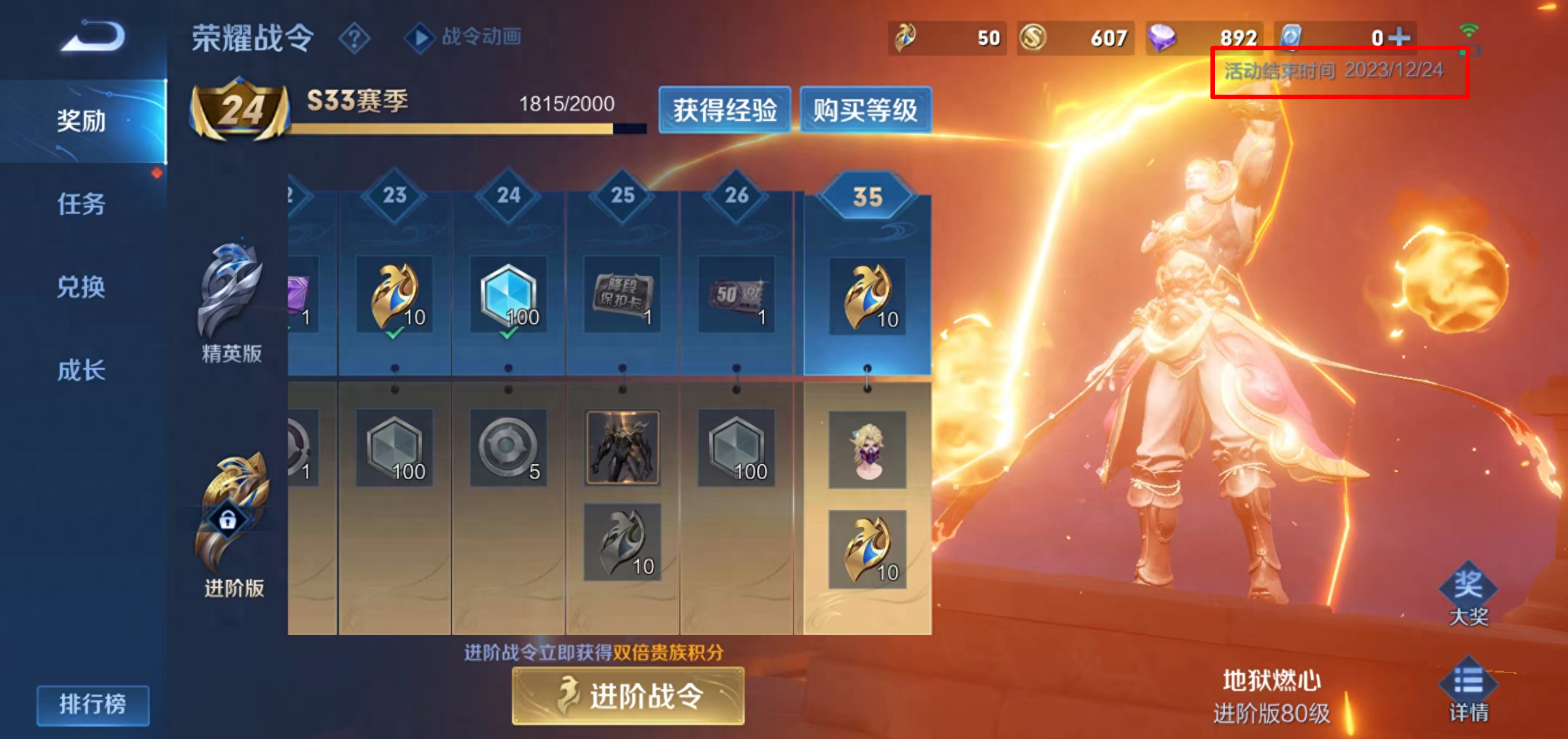Go back using the return arrow
Viewport: 1568px width, 739px height.
pyautogui.click(x=93, y=37)
